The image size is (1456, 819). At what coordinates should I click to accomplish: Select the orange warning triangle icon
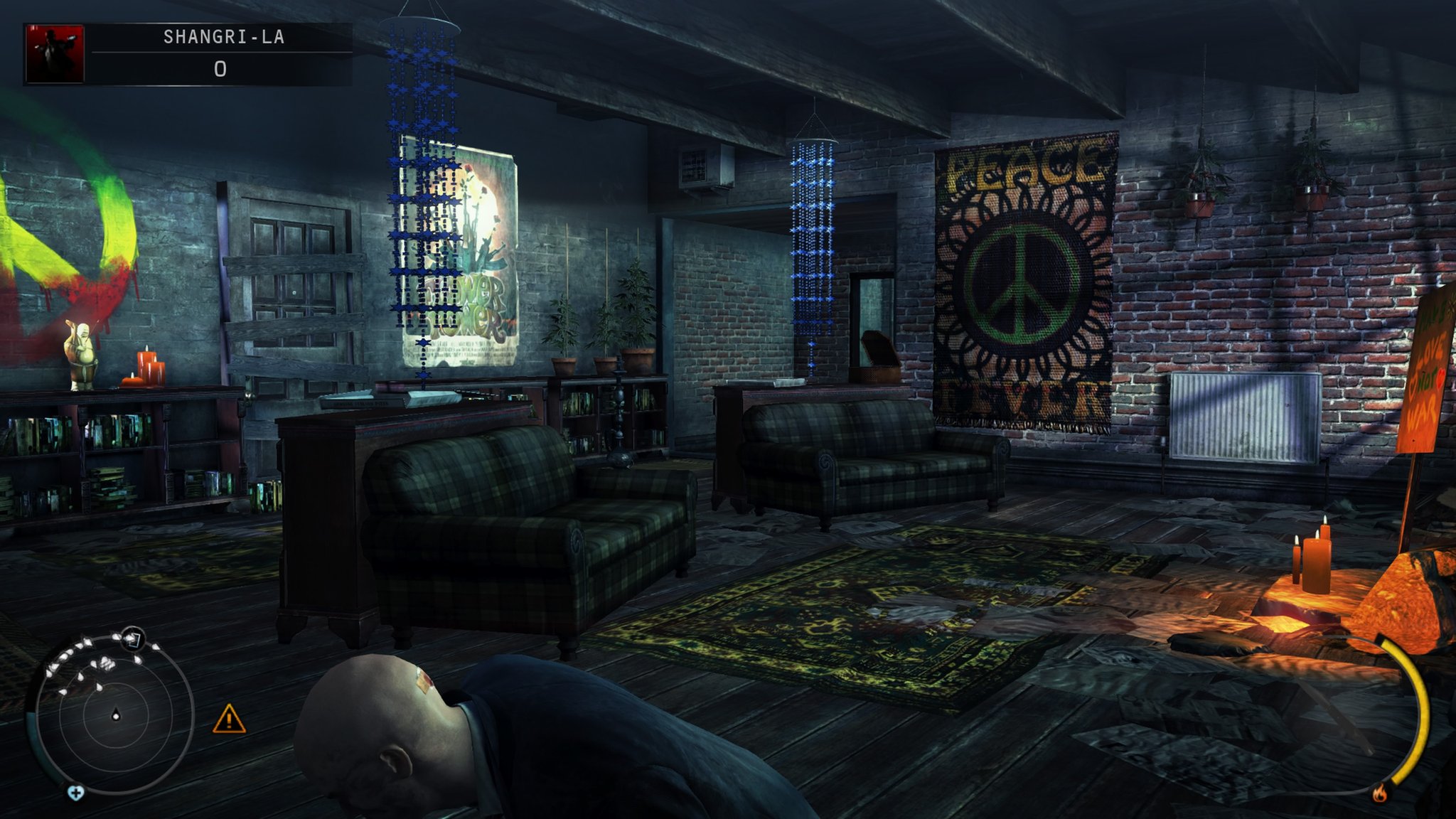tap(229, 719)
